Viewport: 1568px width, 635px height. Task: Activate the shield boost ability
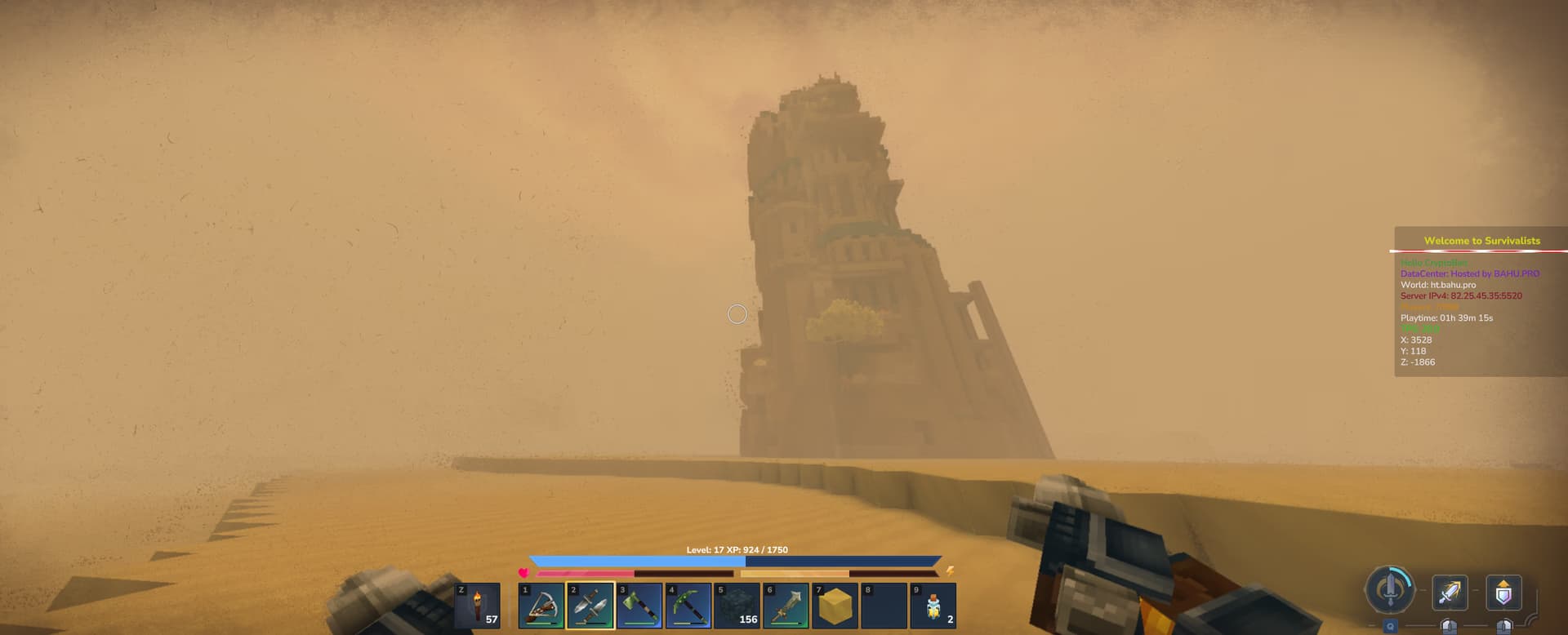(1503, 591)
